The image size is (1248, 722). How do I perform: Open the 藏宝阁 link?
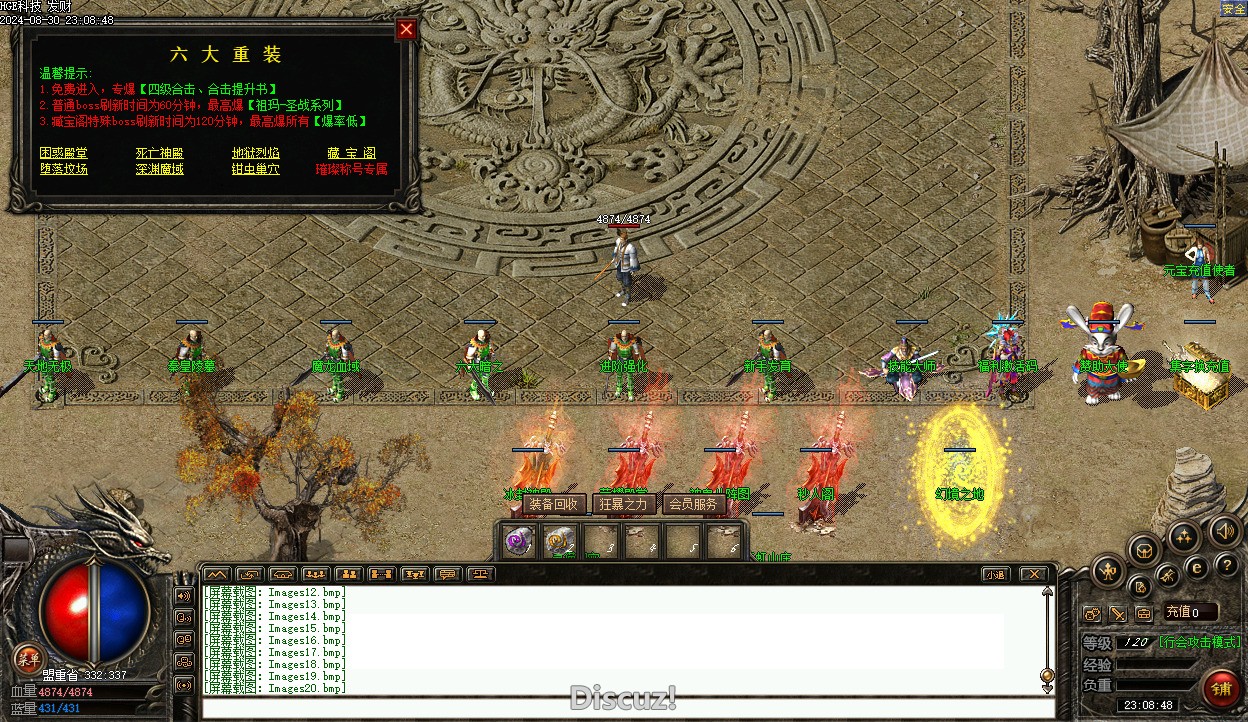(x=351, y=153)
